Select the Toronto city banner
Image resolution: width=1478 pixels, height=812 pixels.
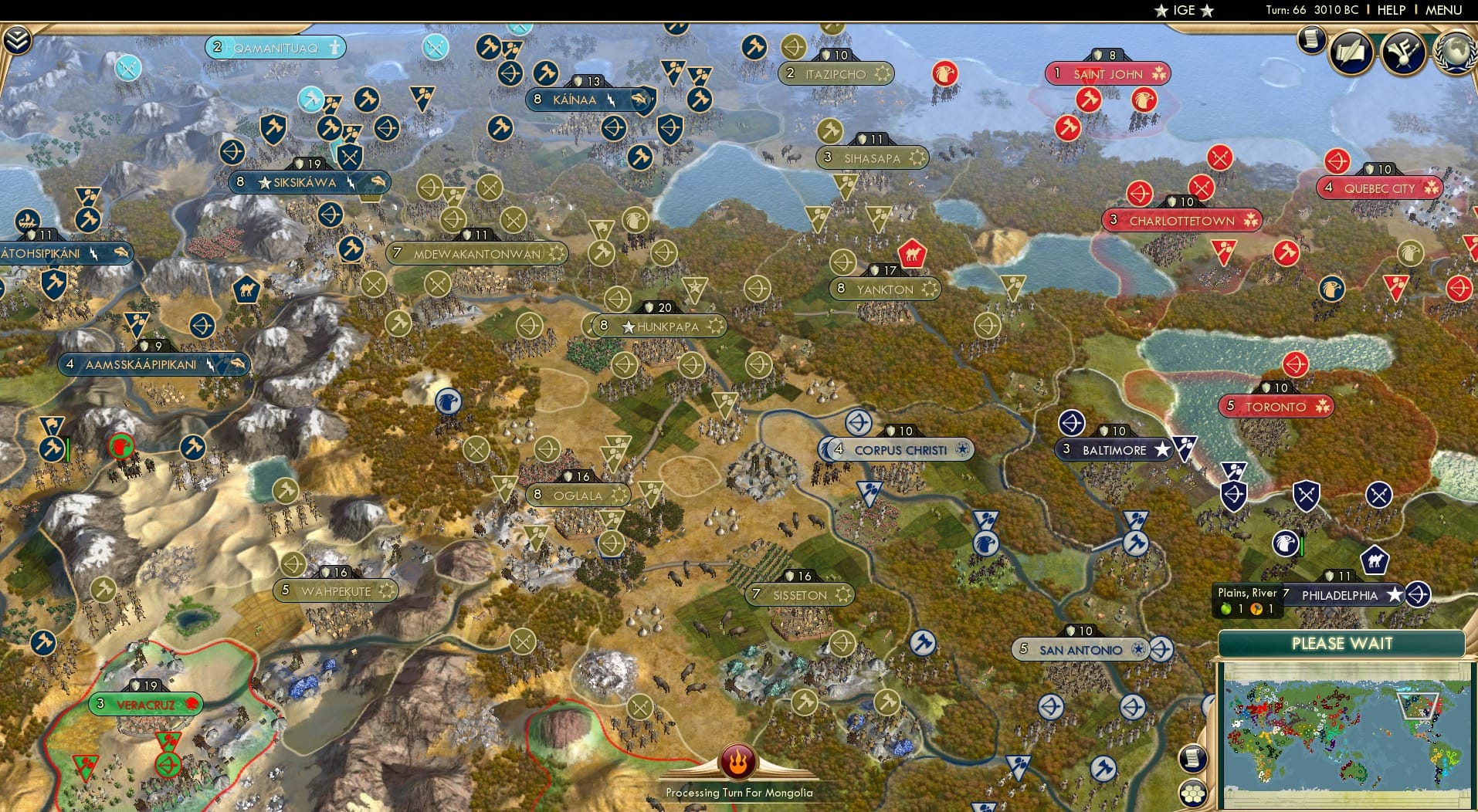1275,406
